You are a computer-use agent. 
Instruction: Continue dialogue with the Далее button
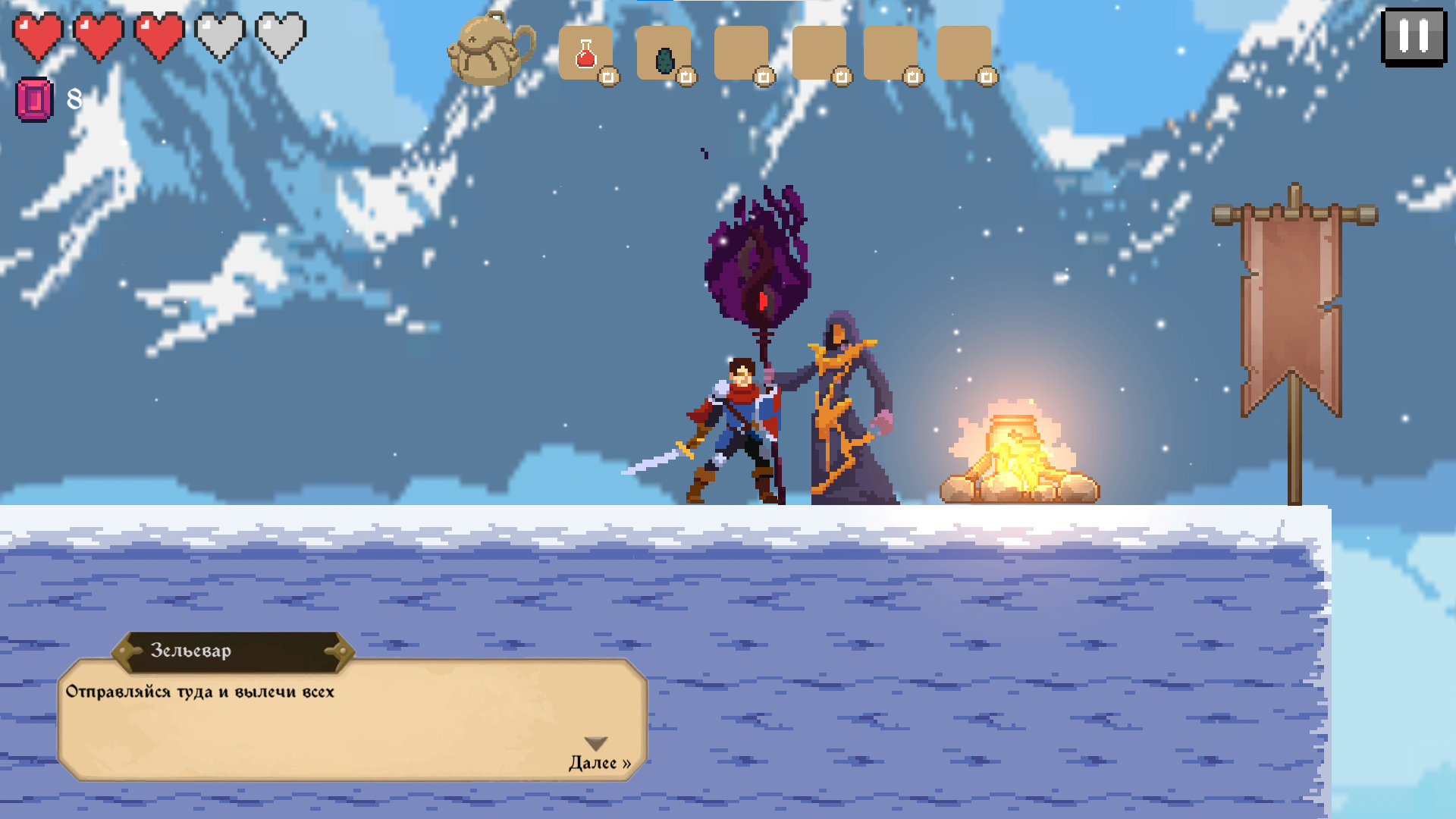(599, 761)
